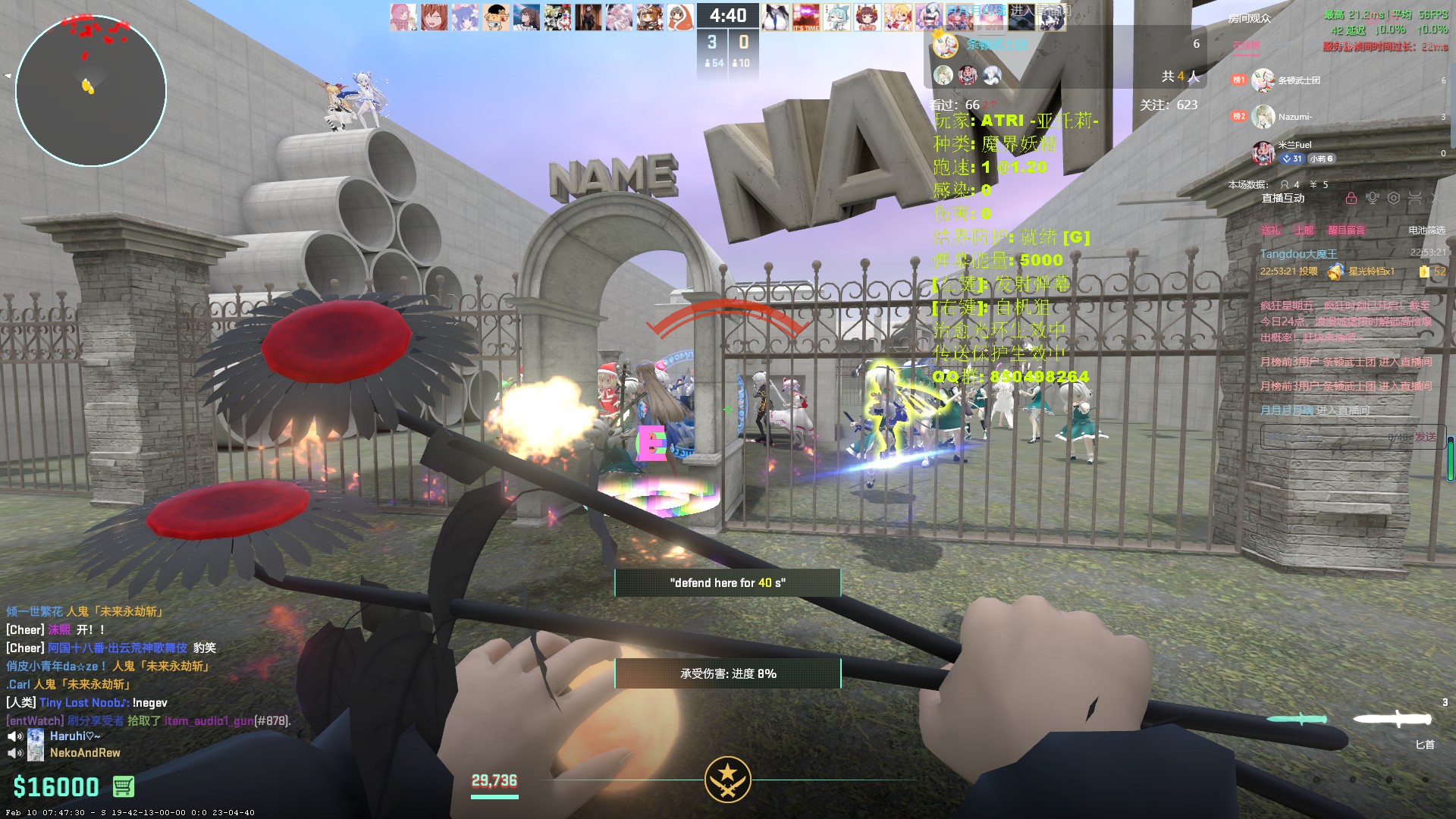Open the hexagon settings icon in stream panel

[x=1394, y=198]
